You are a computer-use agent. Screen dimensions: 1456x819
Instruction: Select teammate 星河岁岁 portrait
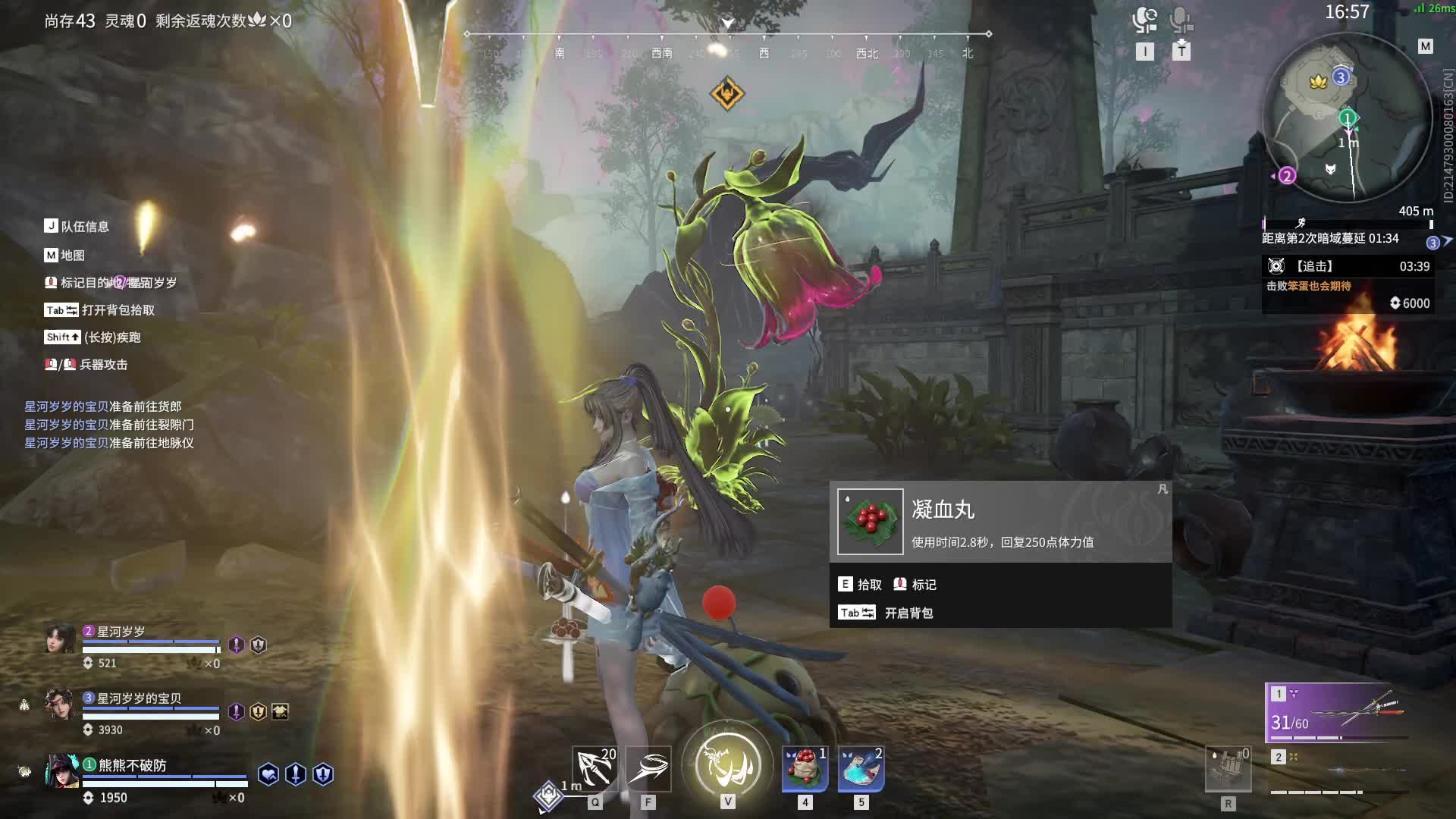[x=60, y=639]
